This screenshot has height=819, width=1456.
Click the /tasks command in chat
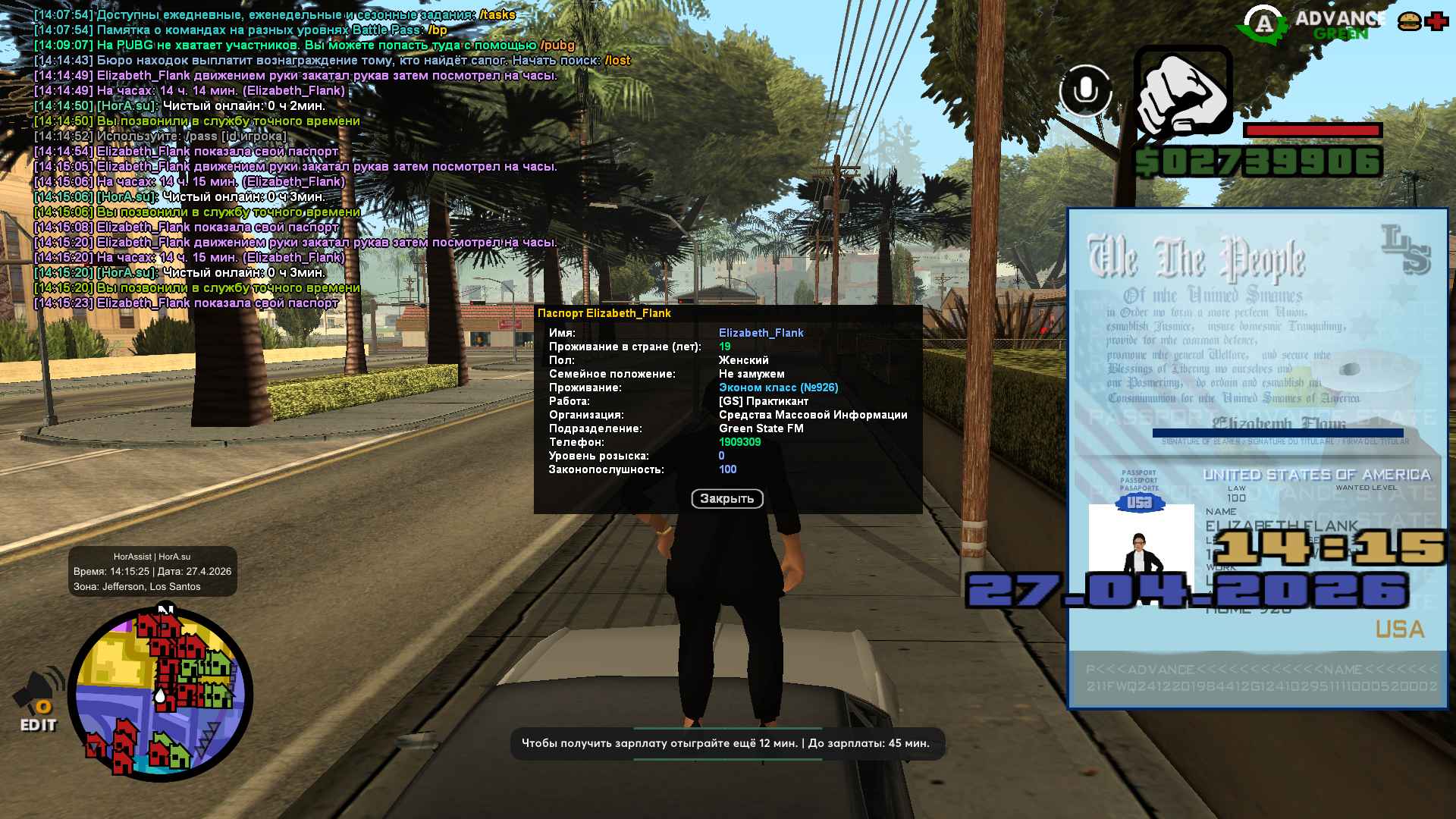(x=497, y=15)
